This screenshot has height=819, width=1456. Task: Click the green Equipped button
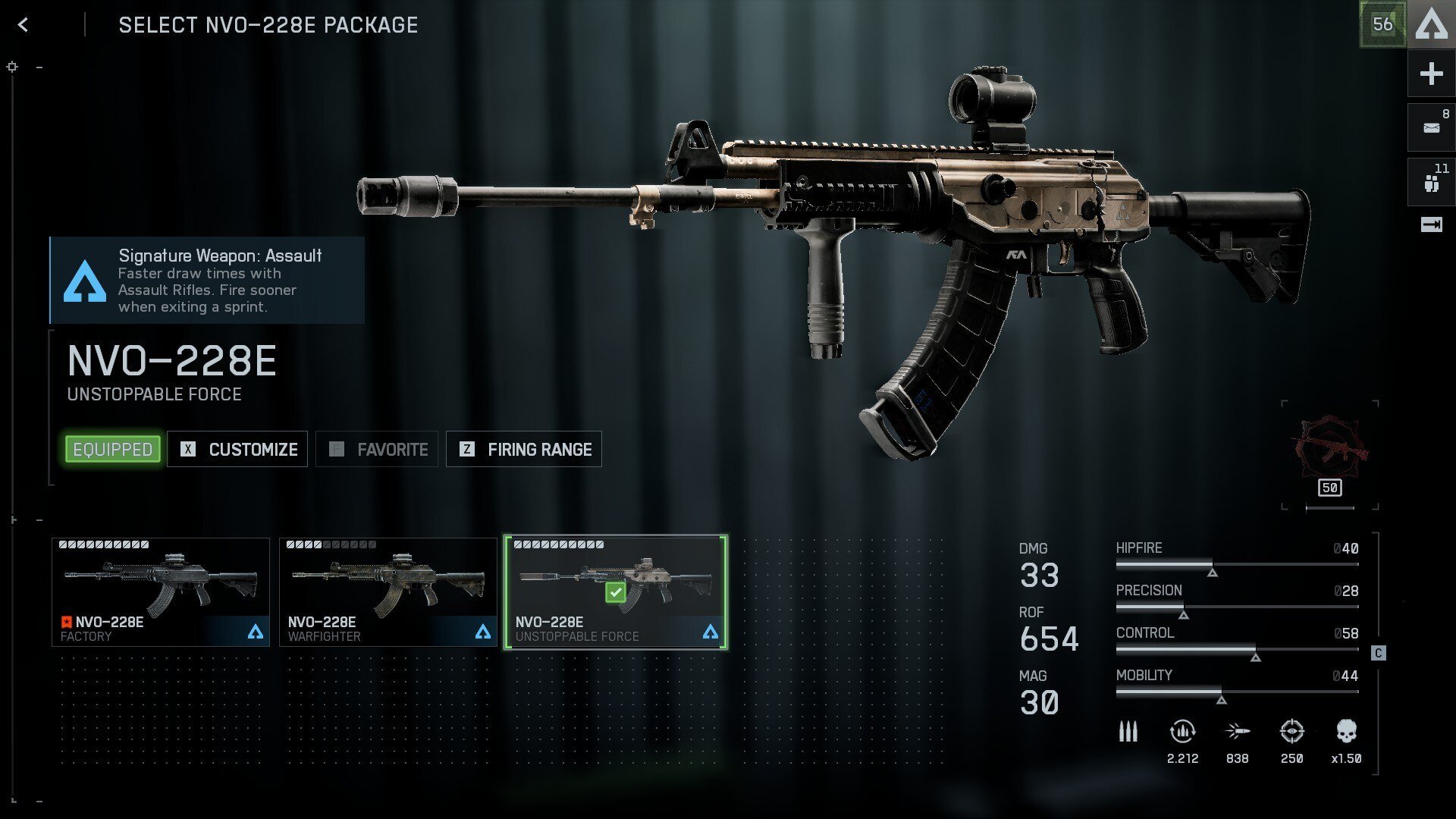(x=113, y=449)
